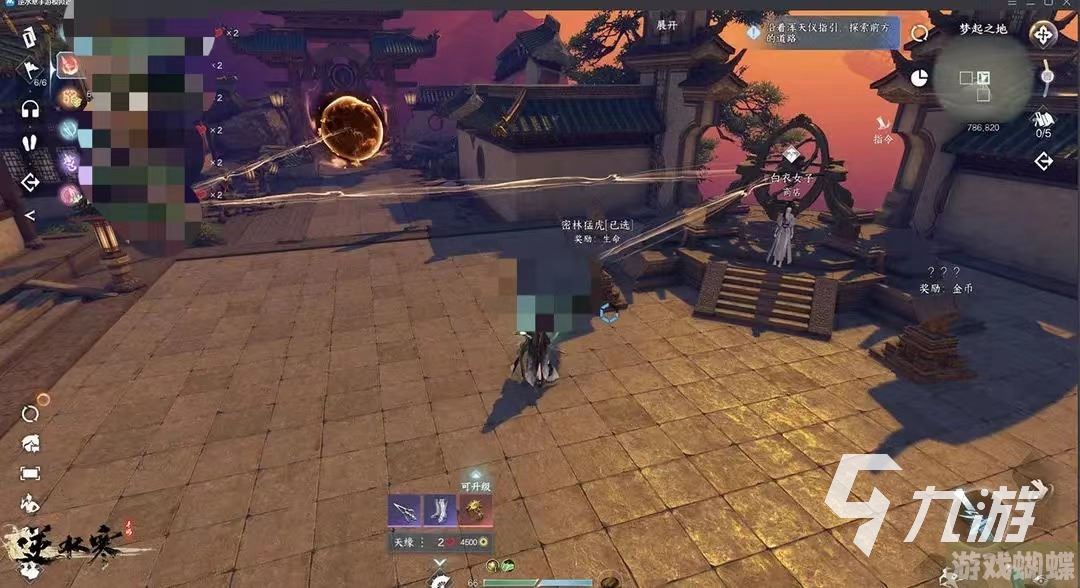This screenshot has height=588, width=1080.
Task: Upgrade the golden item marked 可升级
Action: pyautogui.click(x=475, y=511)
